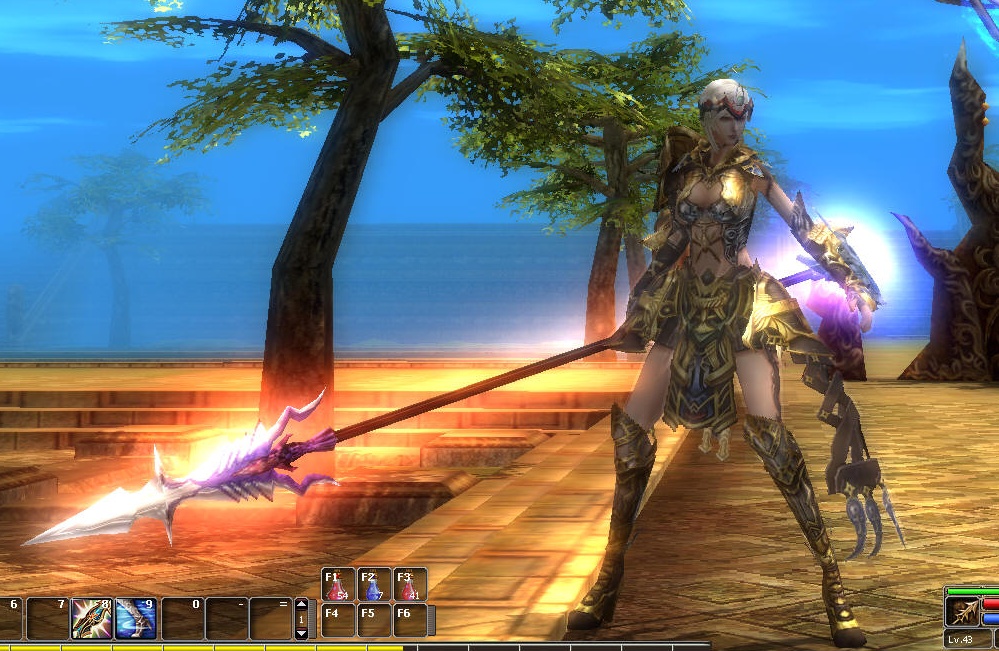
Task: Consume the red potion in slot F3
Action: (410, 585)
